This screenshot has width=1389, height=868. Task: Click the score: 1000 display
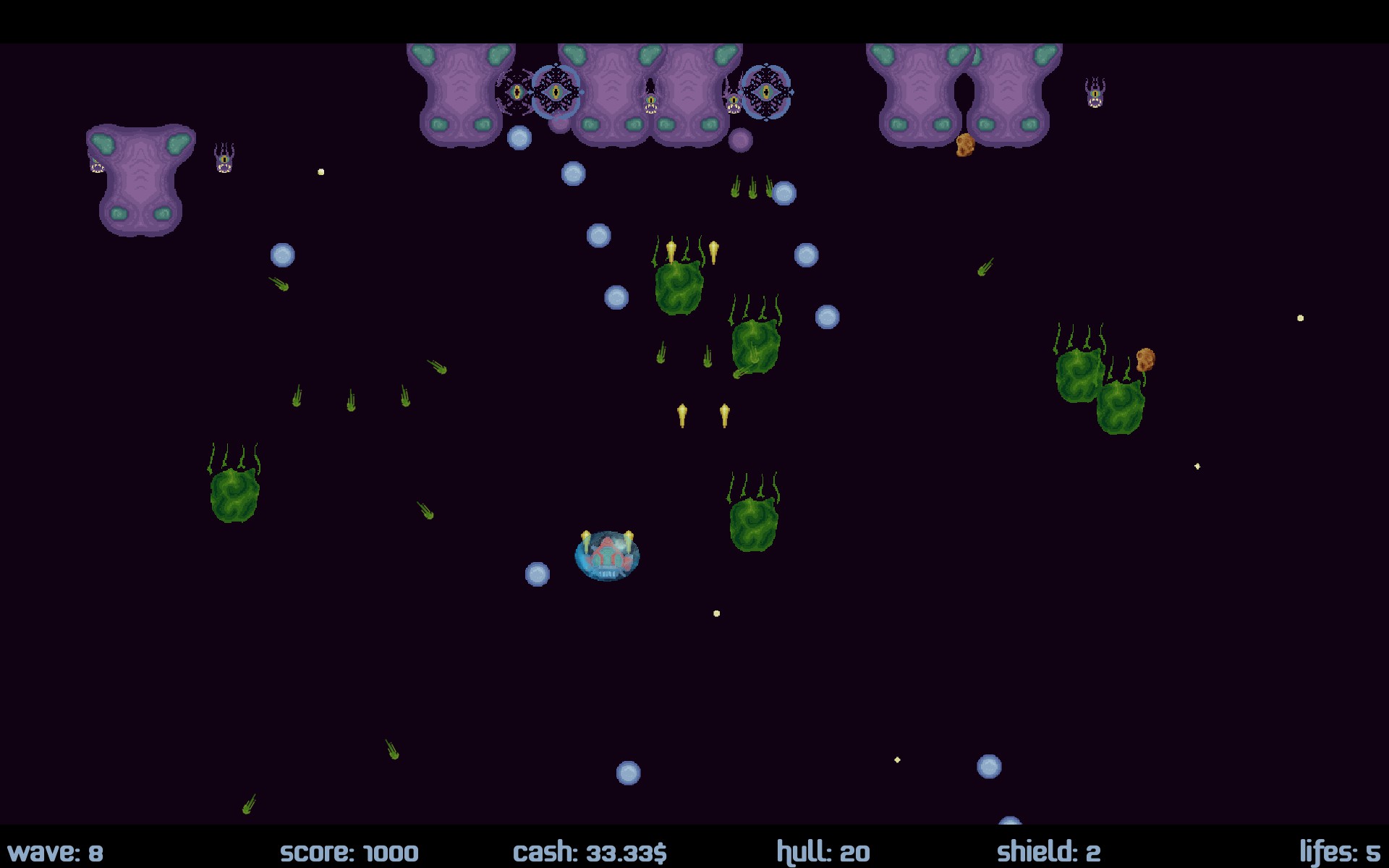[x=350, y=852]
